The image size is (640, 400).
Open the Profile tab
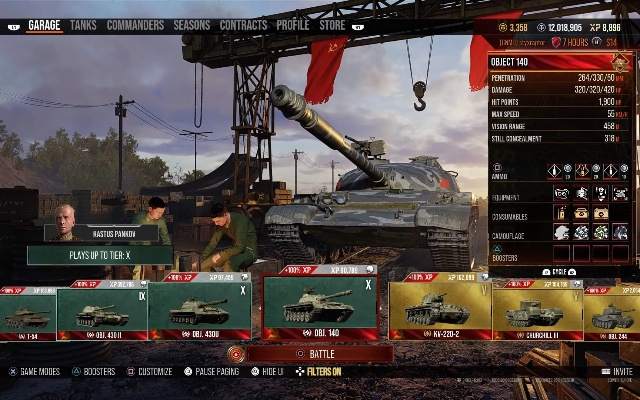click(293, 25)
